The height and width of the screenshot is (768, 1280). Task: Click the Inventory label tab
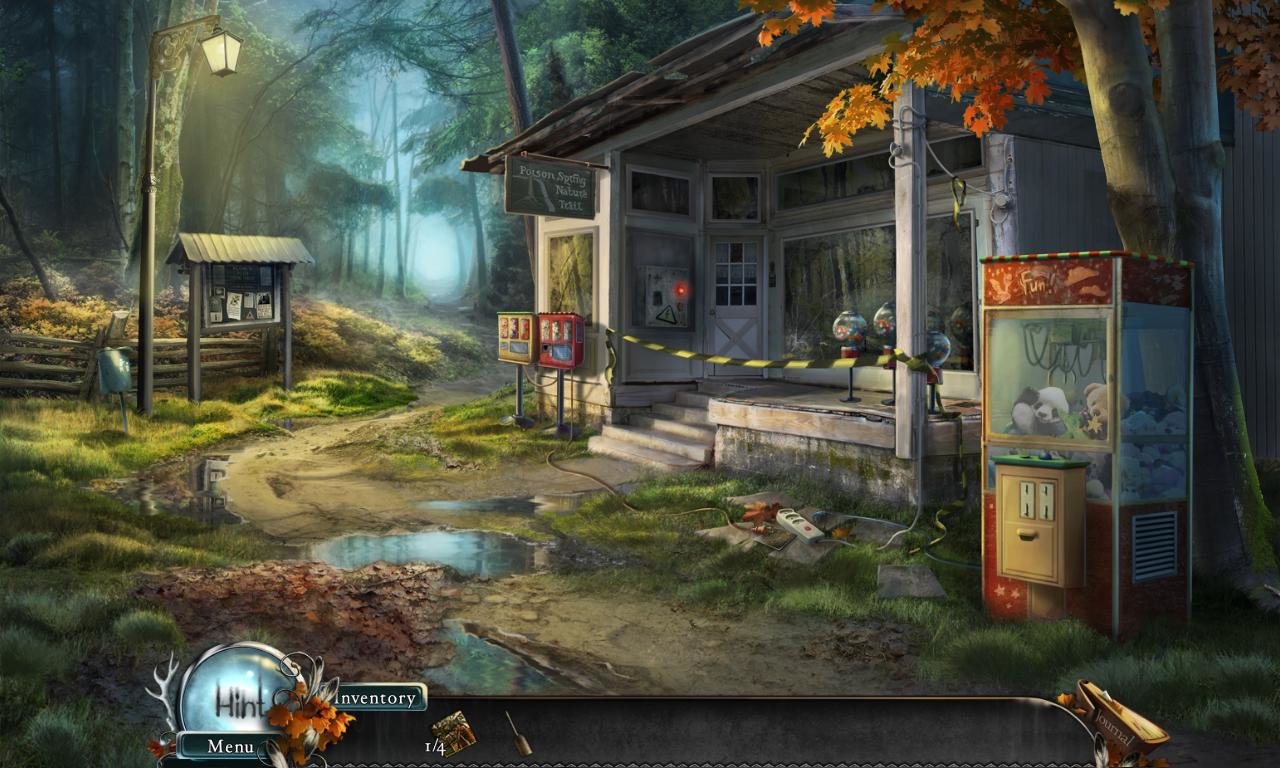coord(378,697)
